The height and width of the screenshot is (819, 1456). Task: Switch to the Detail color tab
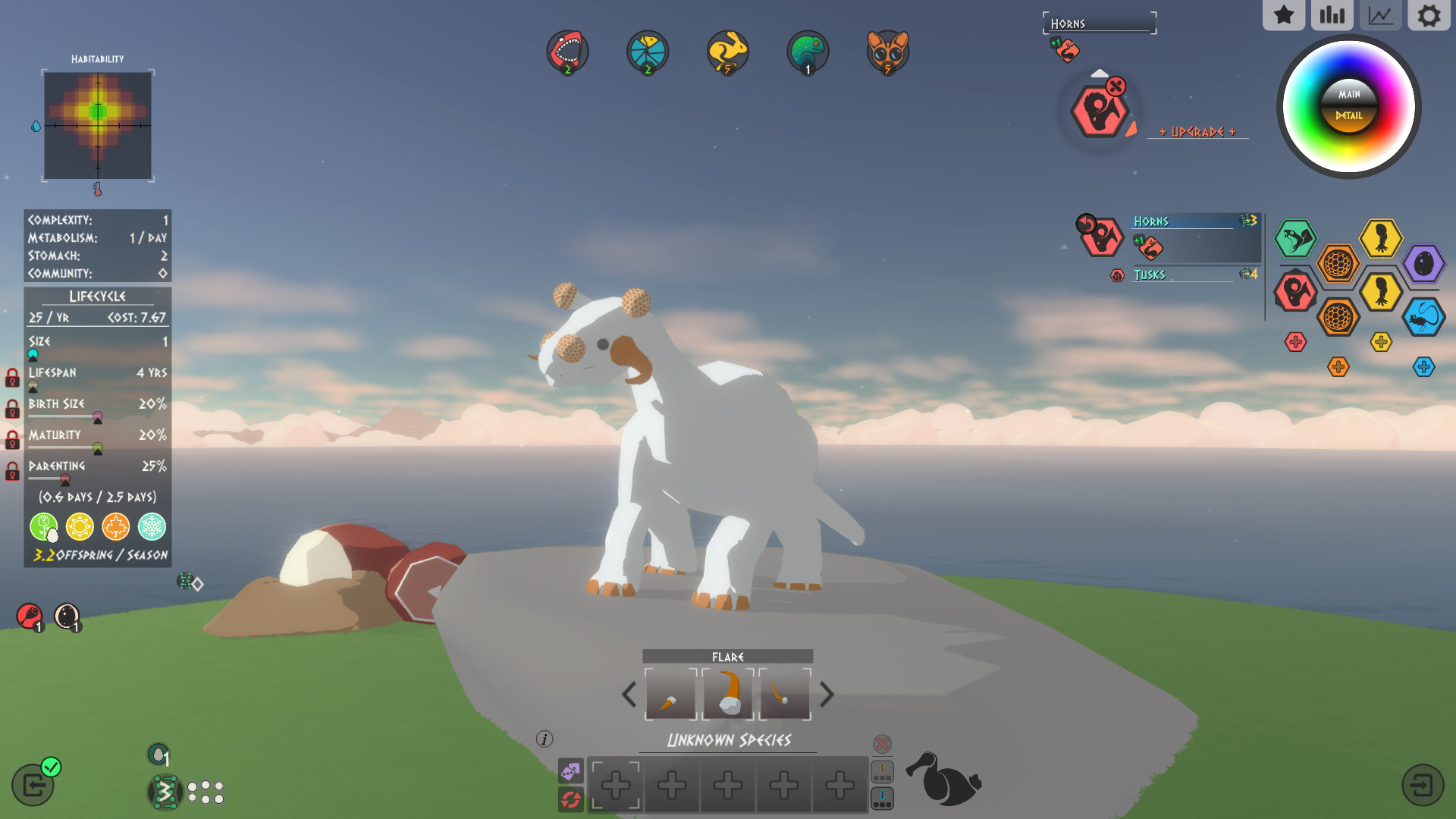(x=1348, y=116)
